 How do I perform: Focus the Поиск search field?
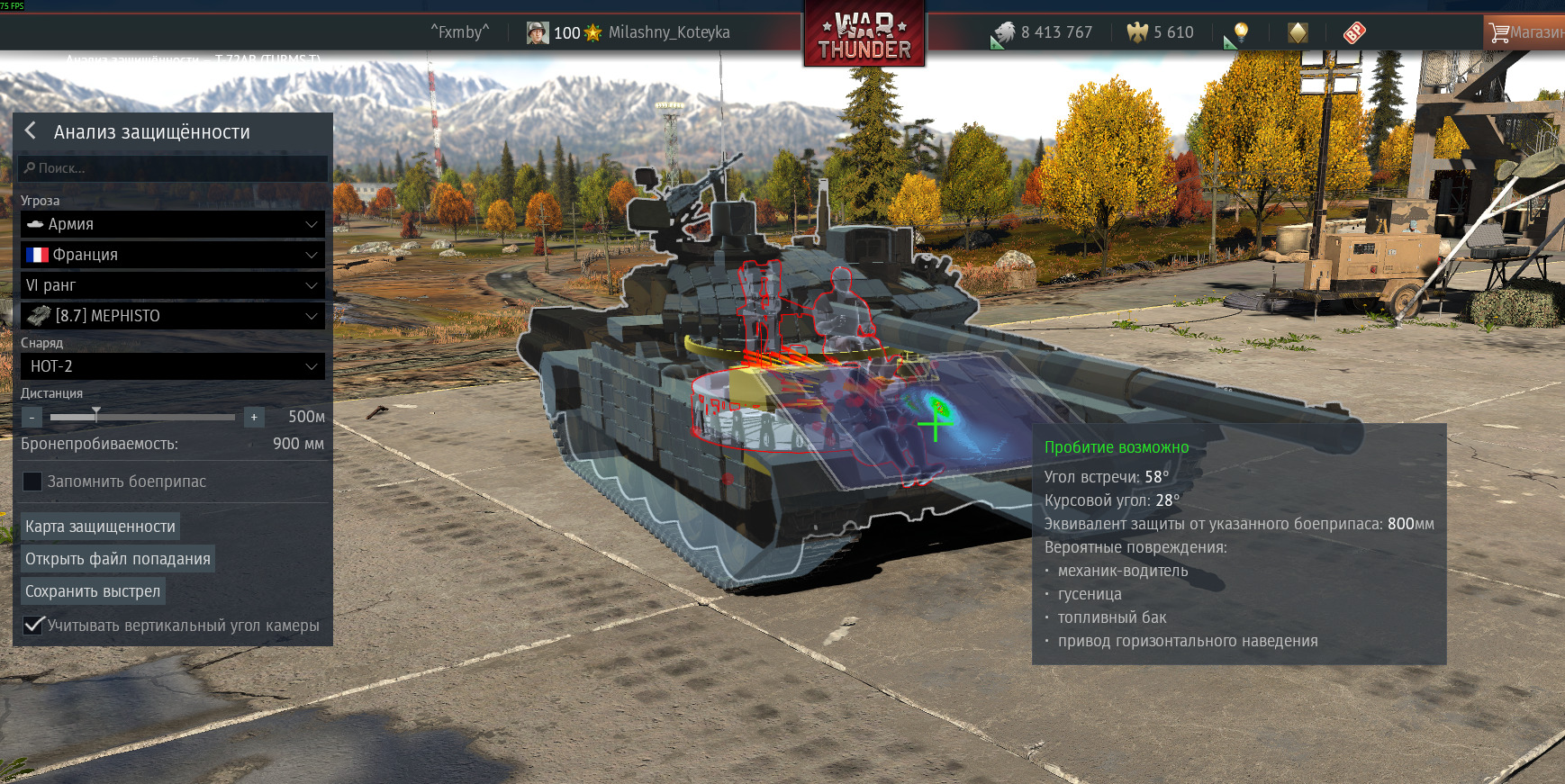pos(173,168)
